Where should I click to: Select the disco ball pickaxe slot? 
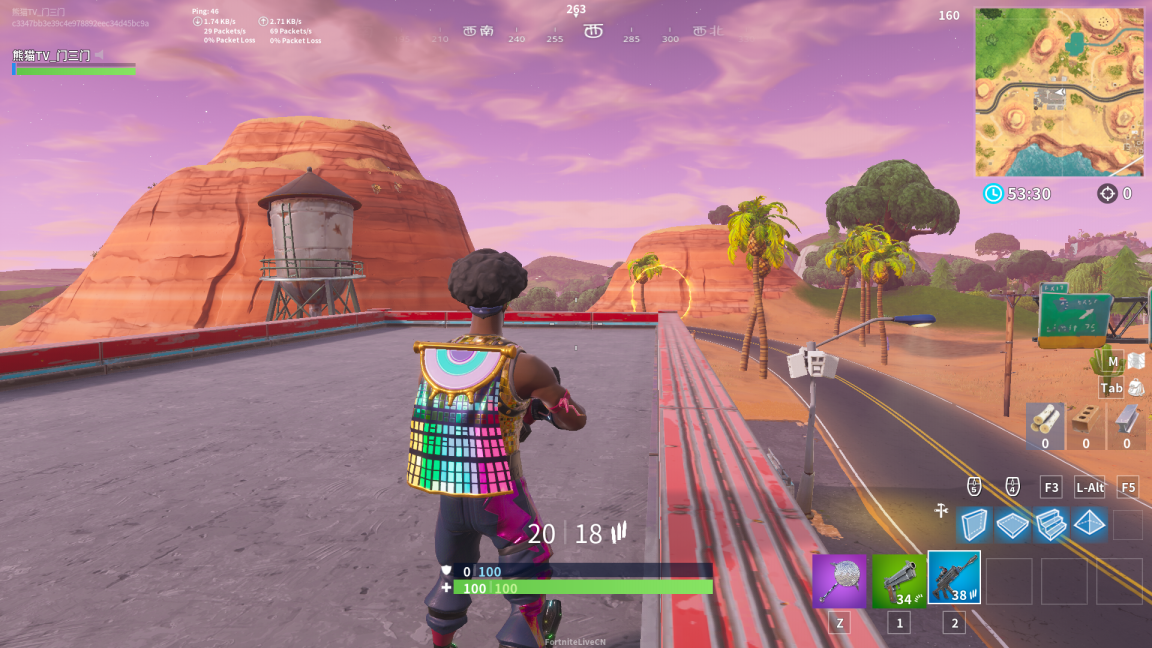[839, 580]
